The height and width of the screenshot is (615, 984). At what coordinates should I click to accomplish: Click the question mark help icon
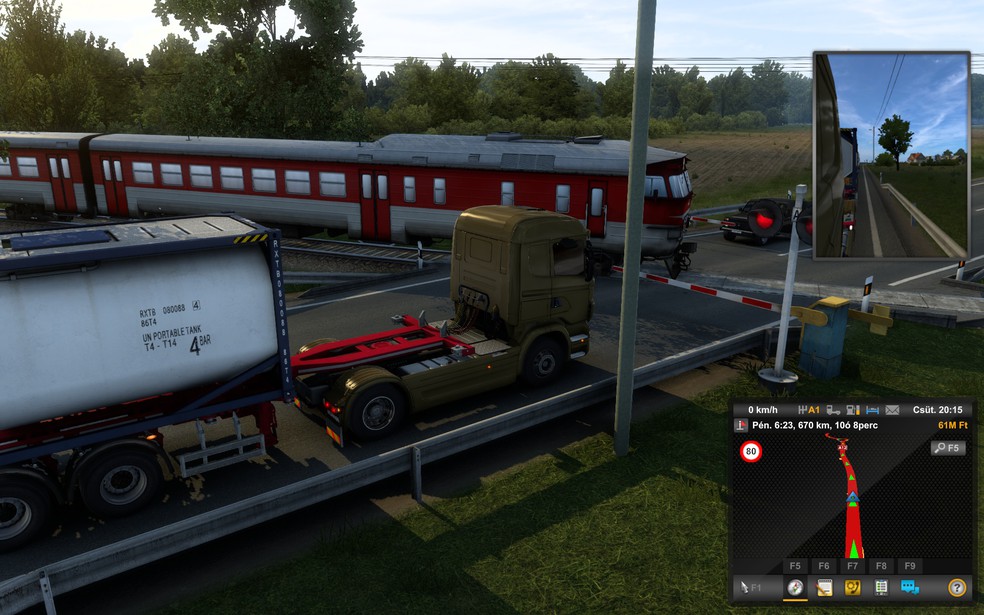point(957,588)
